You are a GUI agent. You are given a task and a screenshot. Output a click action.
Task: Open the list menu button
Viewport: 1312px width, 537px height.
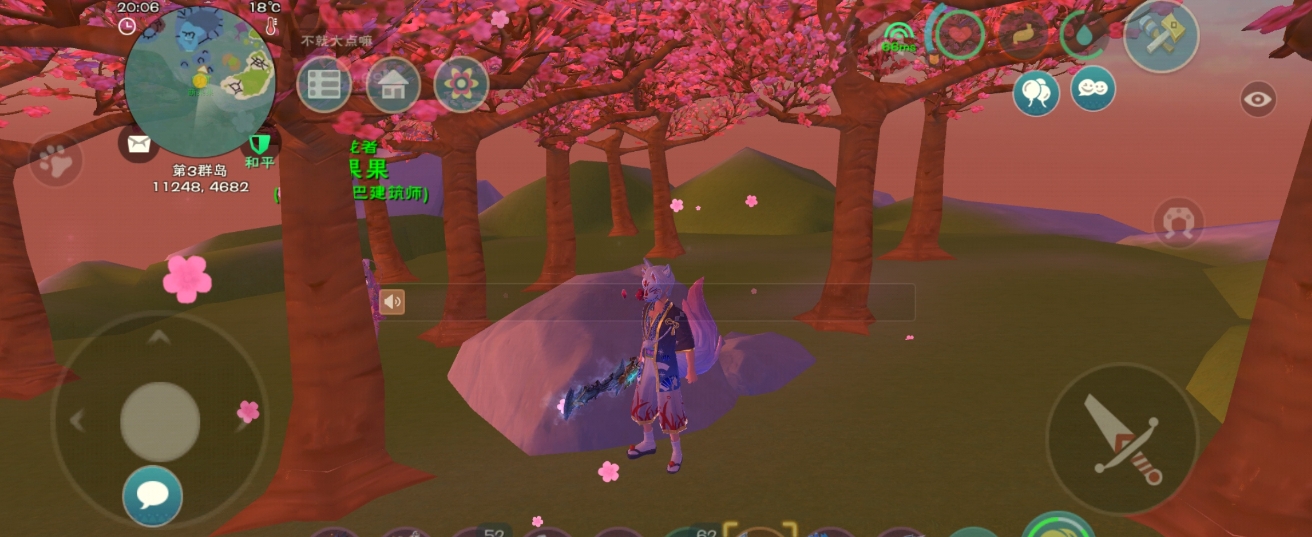click(x=324, y=84)
